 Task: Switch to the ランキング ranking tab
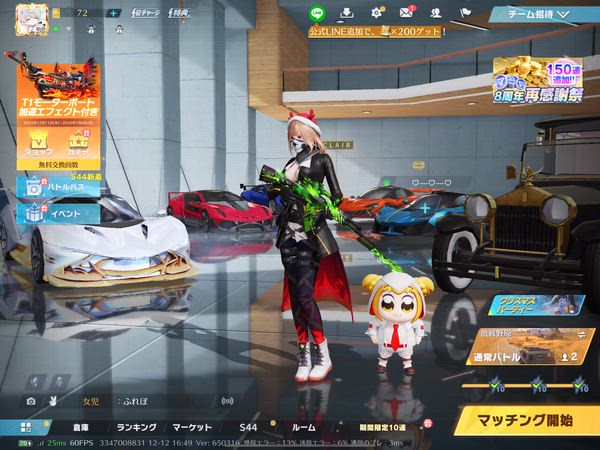pos(136,427)
